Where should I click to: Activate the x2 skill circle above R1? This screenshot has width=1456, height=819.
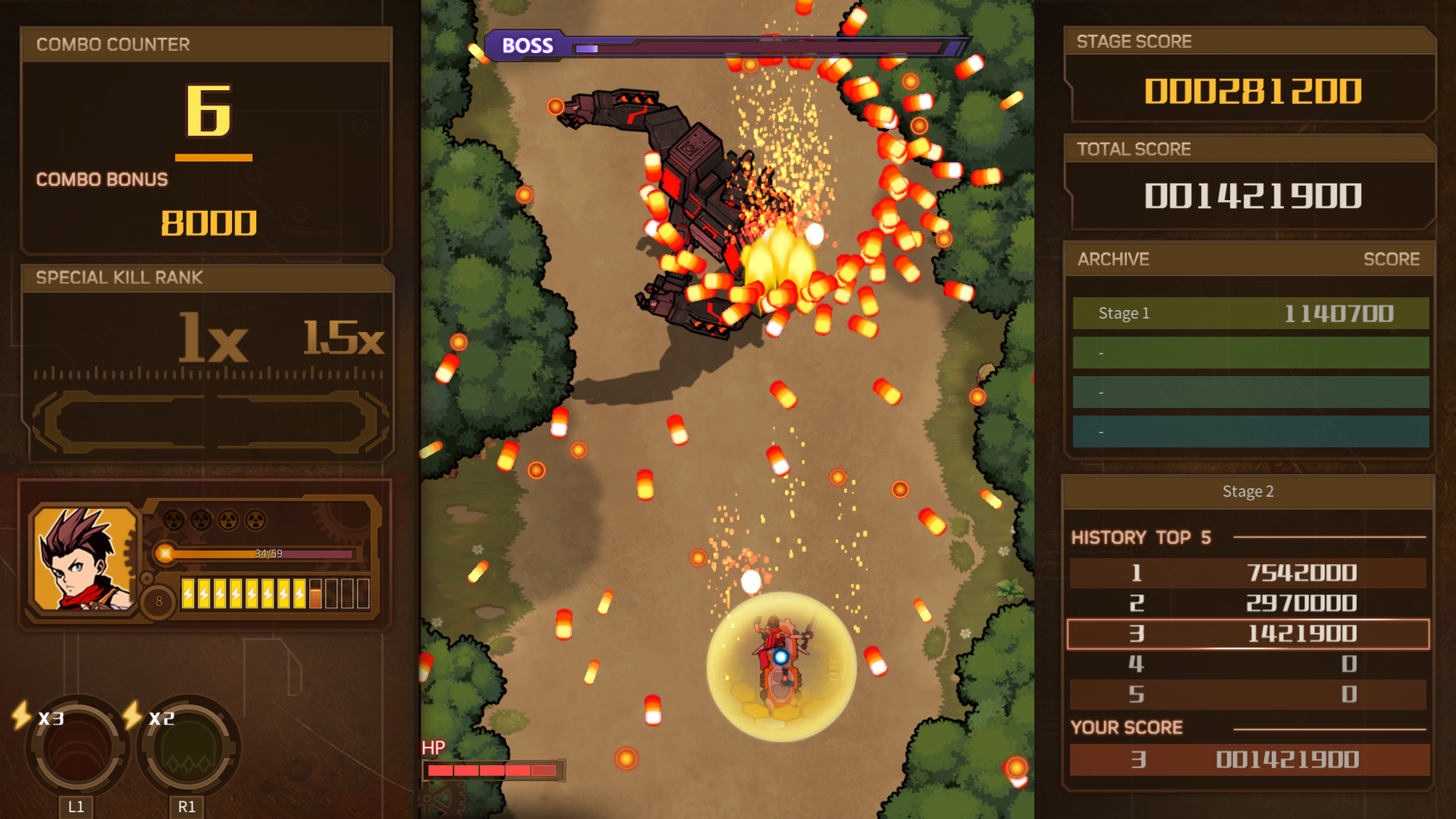(x=188, y=747)
